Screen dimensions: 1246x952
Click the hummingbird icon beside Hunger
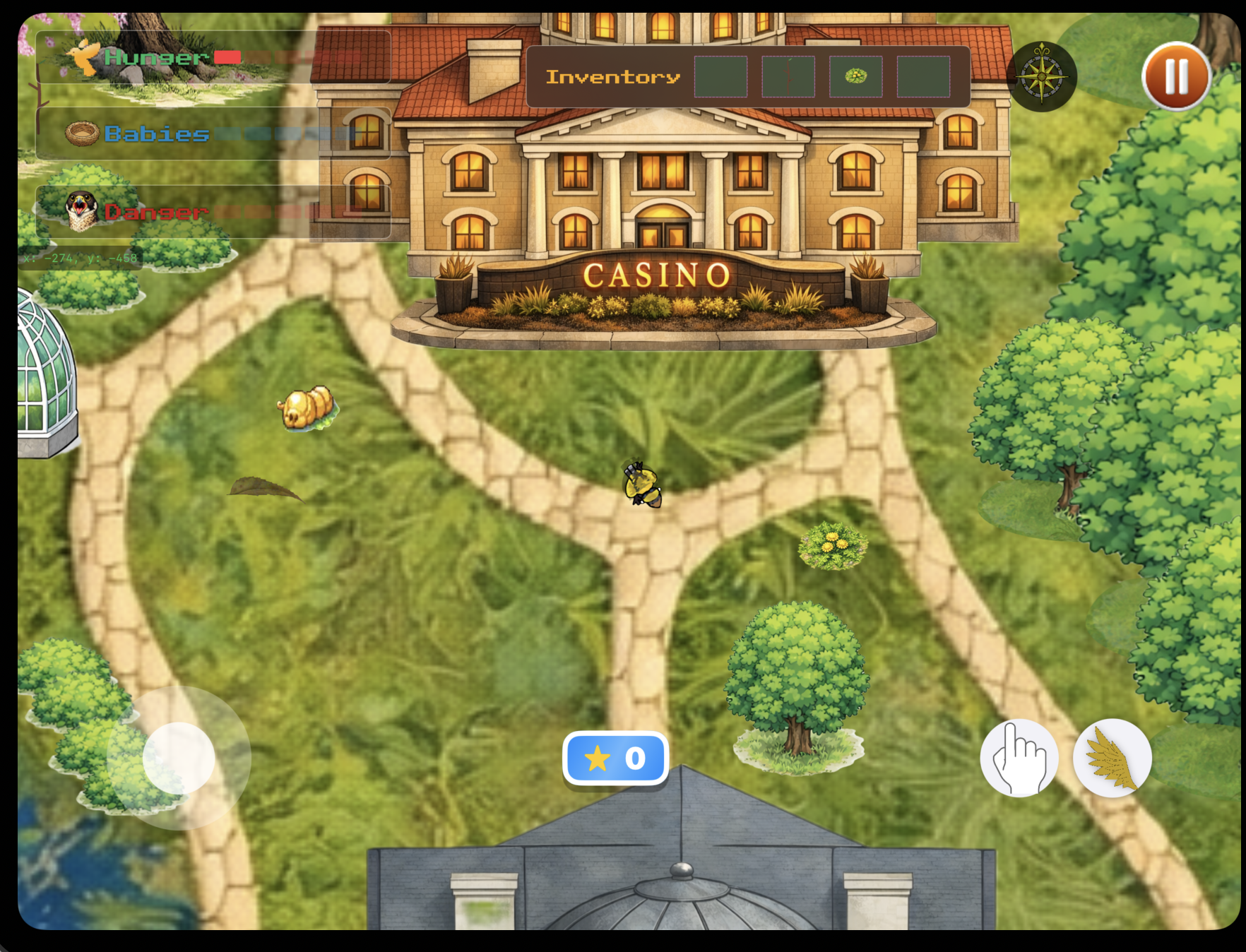click(83, 57)
